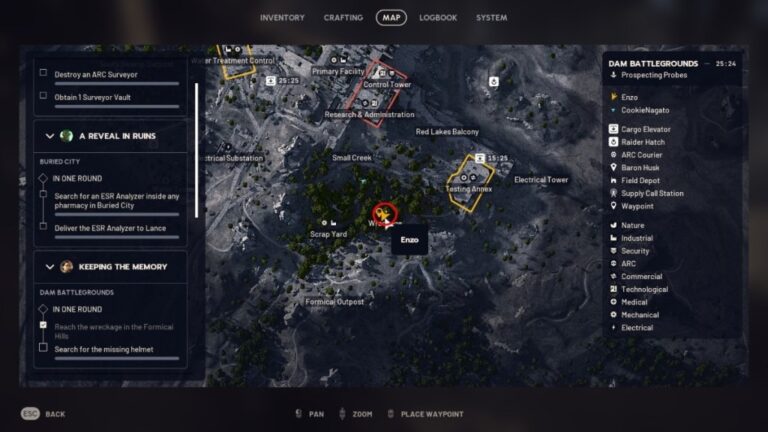Collapse the A Reveal in Ruins quest
This screenshot has height=432, width=768.
click(50, 136)
